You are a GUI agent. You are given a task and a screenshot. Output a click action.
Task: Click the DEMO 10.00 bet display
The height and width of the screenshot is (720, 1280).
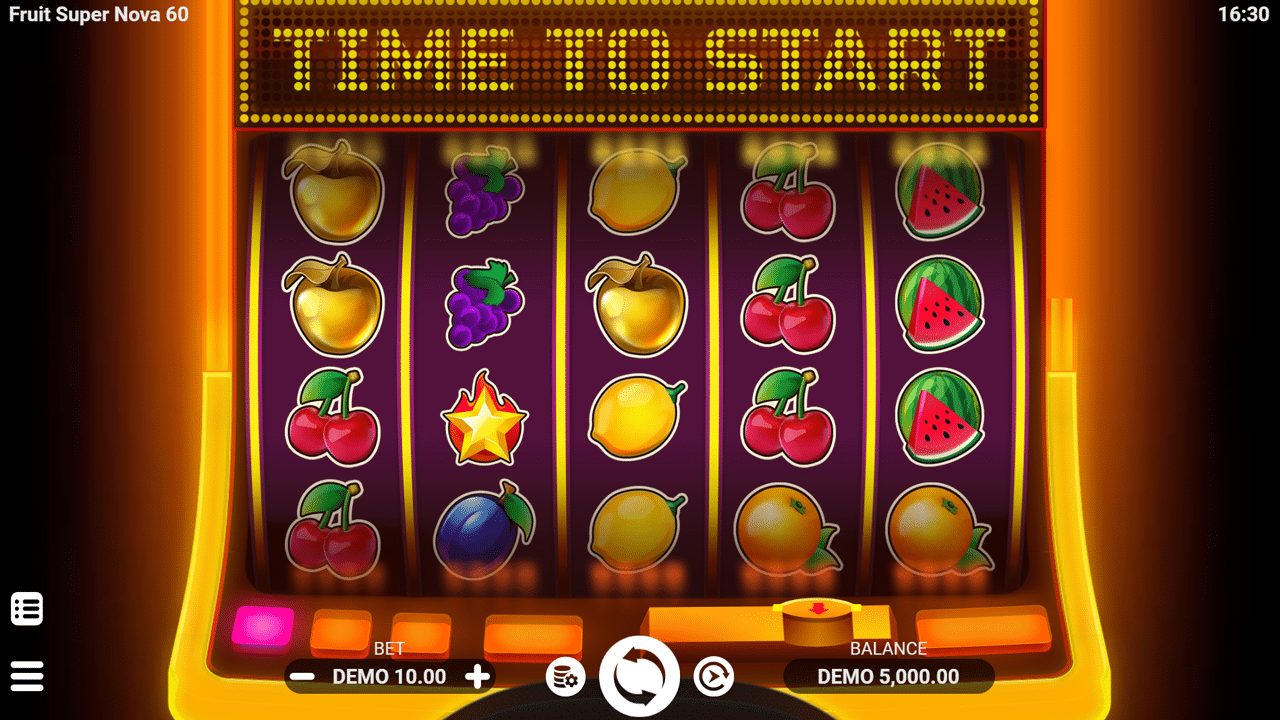tap(388, 676)
